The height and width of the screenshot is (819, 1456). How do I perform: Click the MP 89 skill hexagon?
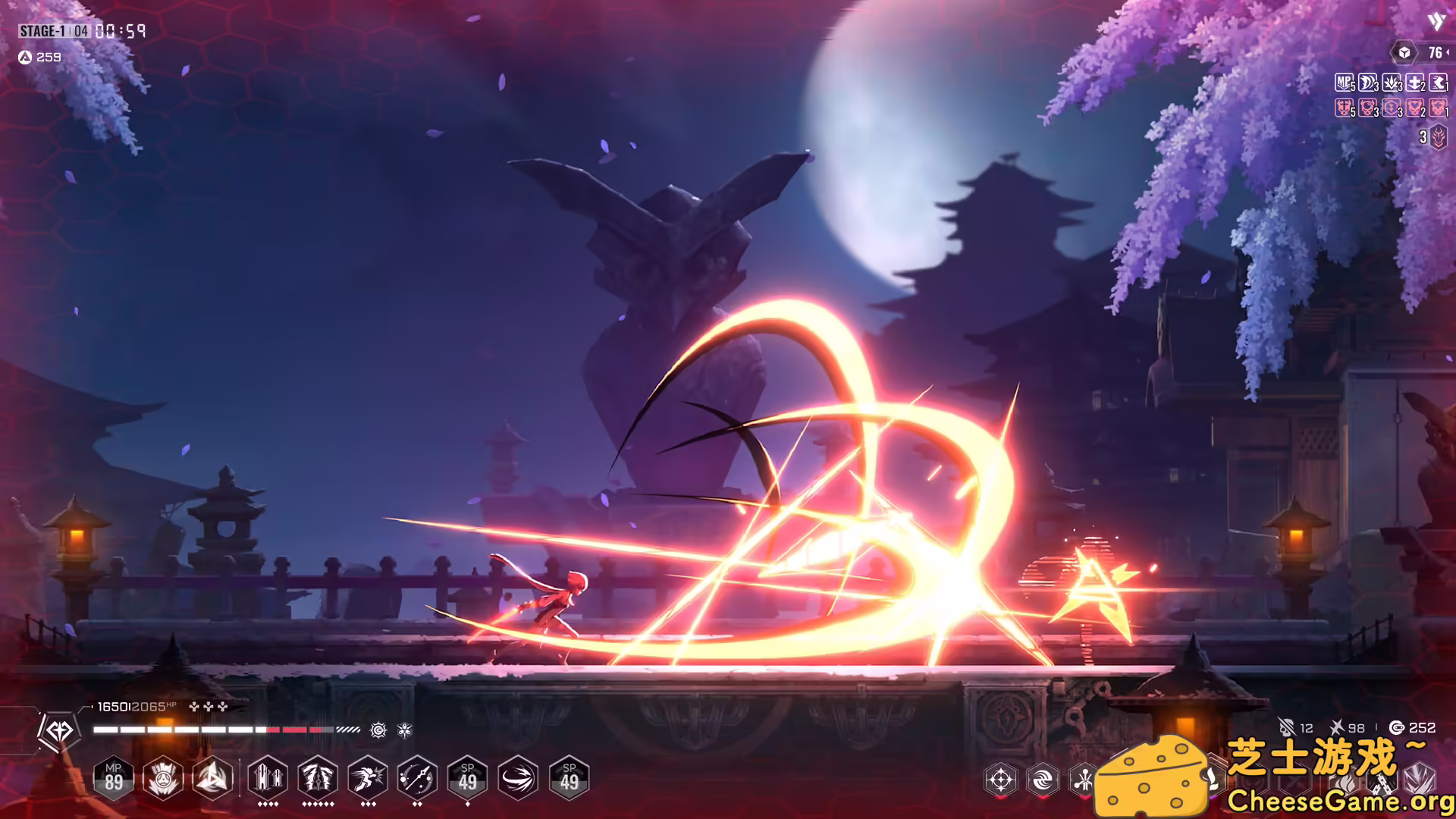115,778
